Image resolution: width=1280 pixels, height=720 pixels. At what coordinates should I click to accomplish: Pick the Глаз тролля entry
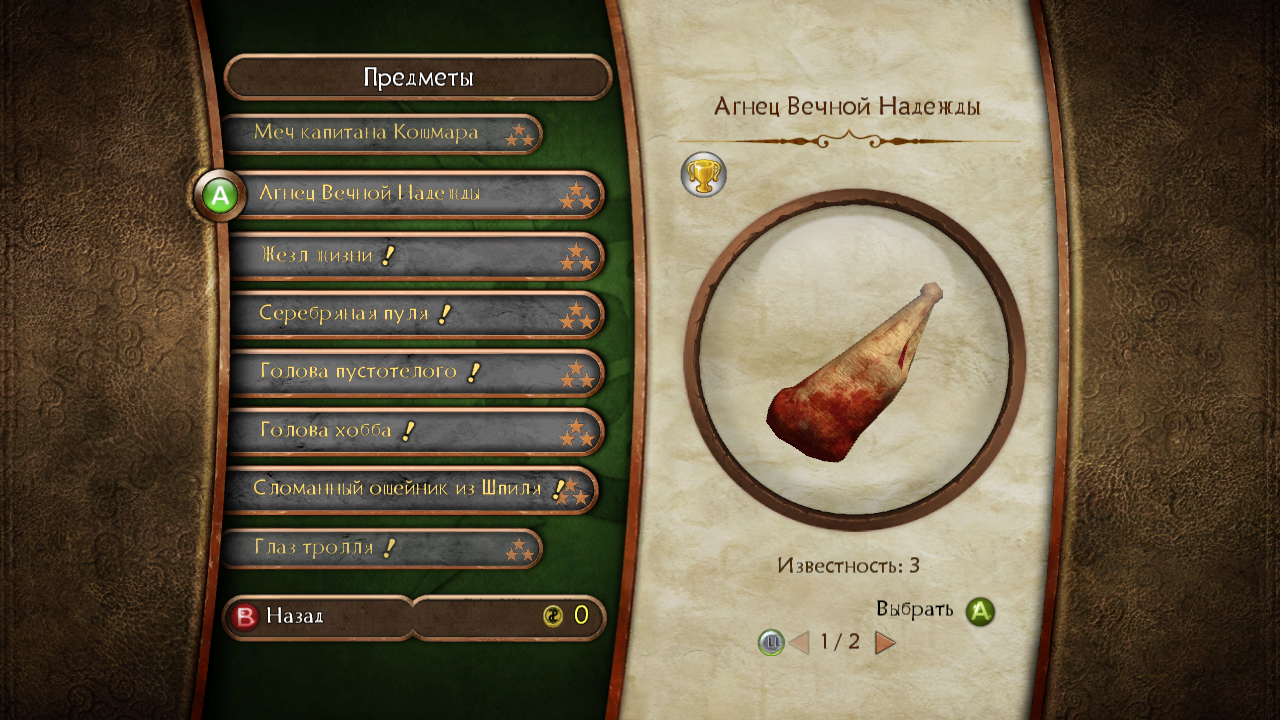[380, 548]
